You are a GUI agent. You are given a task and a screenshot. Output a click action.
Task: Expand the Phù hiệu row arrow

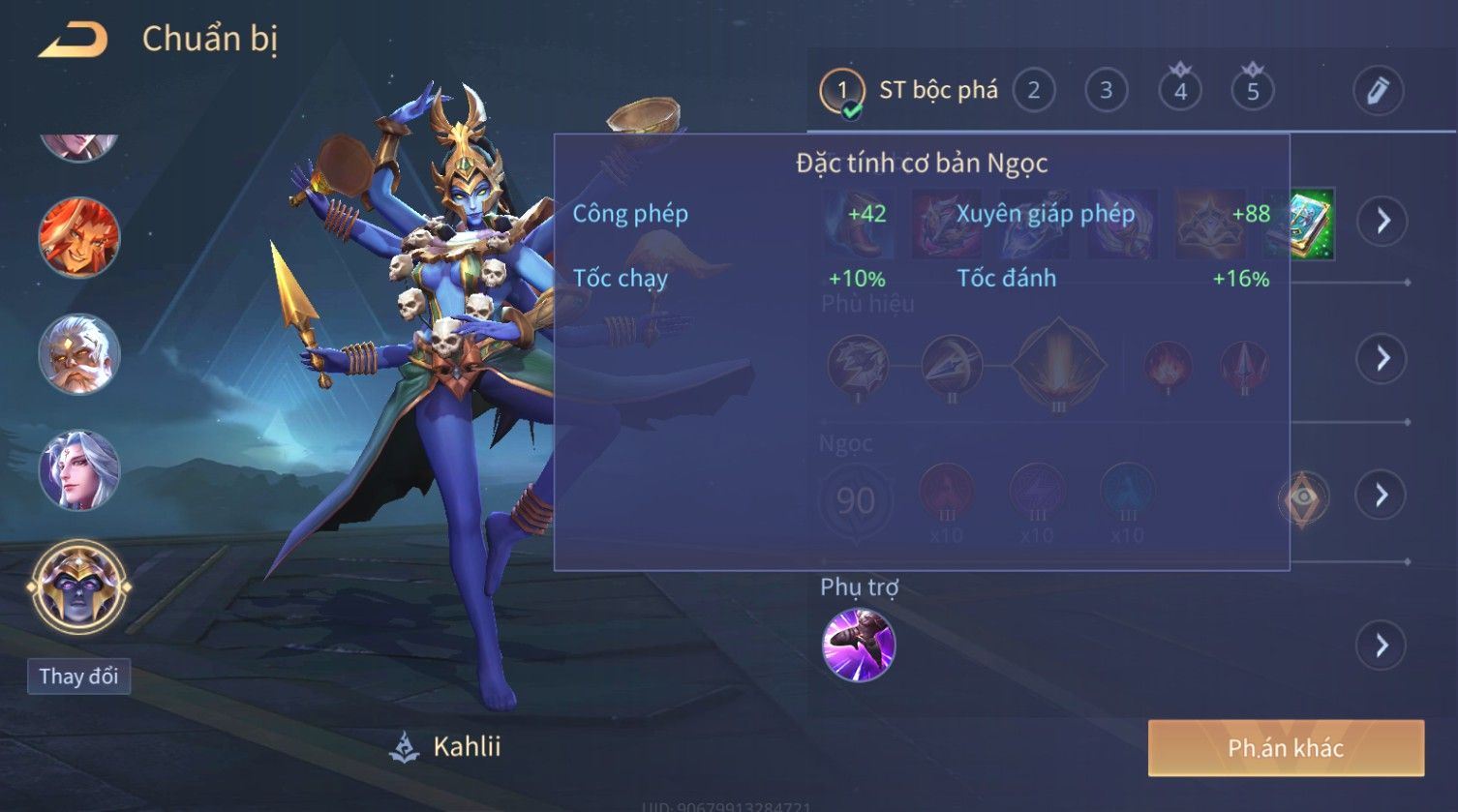pyautogui.click(x=1382, y=359)
